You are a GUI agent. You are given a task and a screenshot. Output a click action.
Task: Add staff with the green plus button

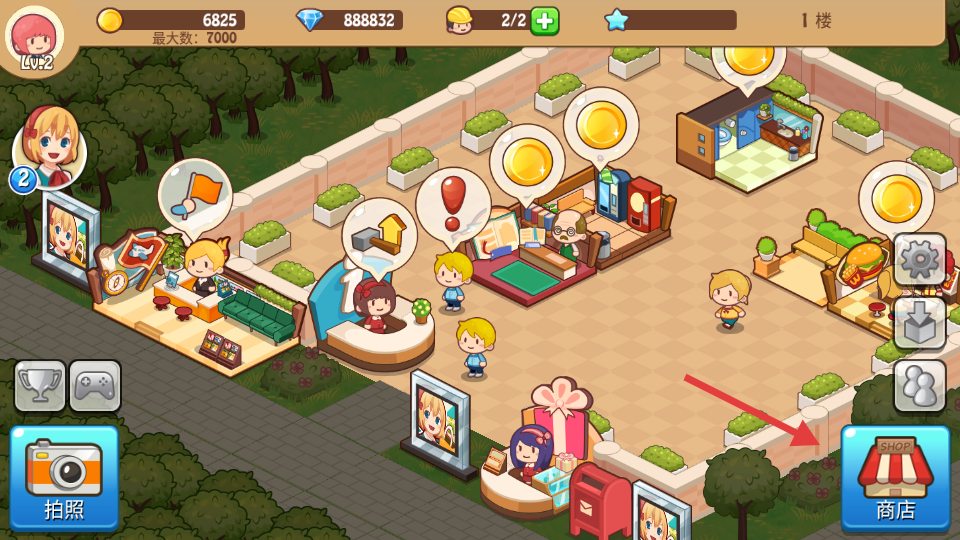[544, 20]
